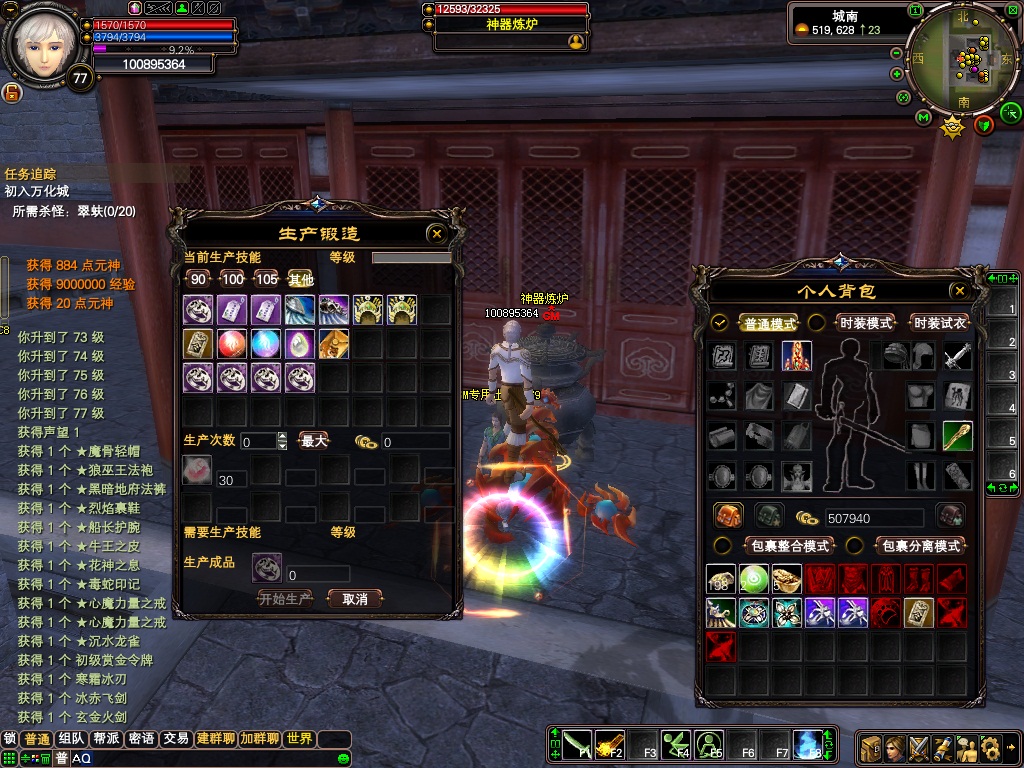Increase the production count stepper
This screenshot has width=1024, height=768.
click(282, 436)
